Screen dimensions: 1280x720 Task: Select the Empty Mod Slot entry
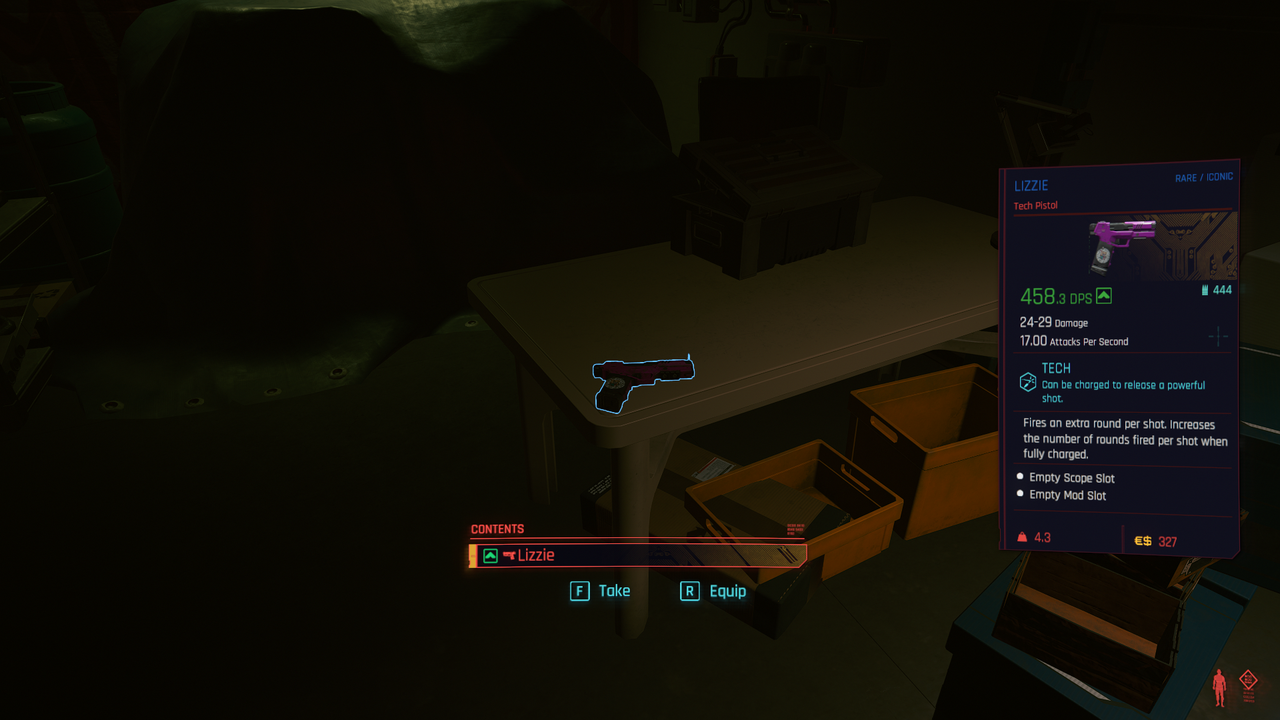click(1067, 495)
